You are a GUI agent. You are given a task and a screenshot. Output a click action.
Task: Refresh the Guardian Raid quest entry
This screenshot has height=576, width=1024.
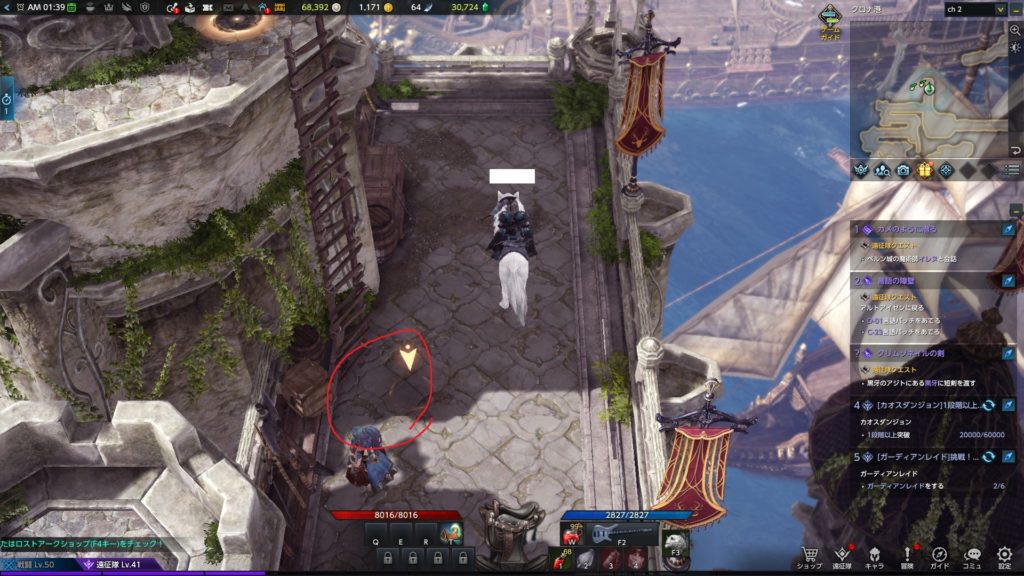tap(988, 456)
